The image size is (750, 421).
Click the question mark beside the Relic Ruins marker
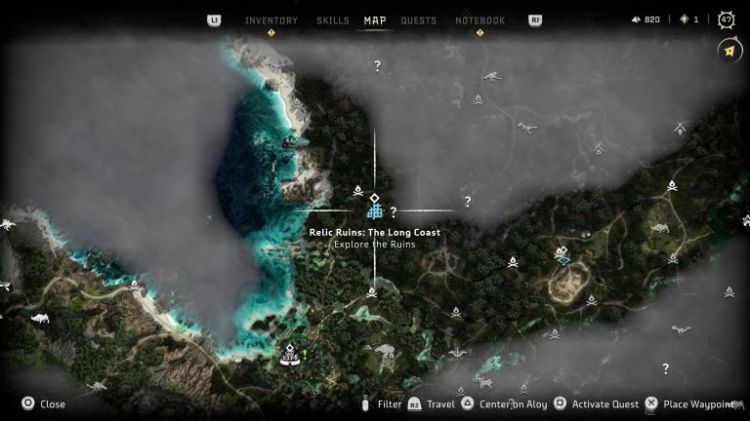pos(394,212)
